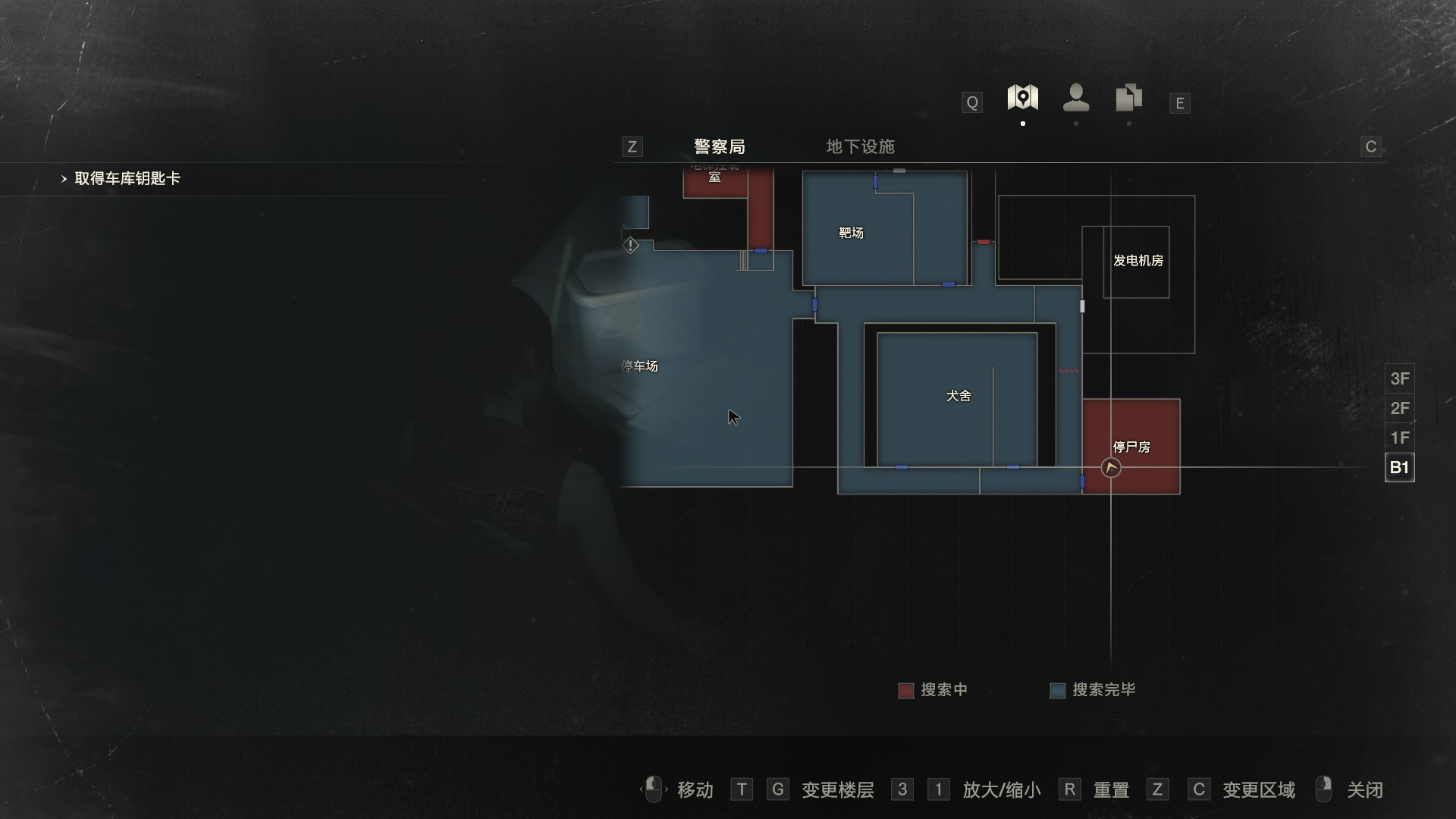Viewport: 1456px width, 819px height.
Task: Open the files documents icon
Action: pyautogui.click(x=1128, y=98)
